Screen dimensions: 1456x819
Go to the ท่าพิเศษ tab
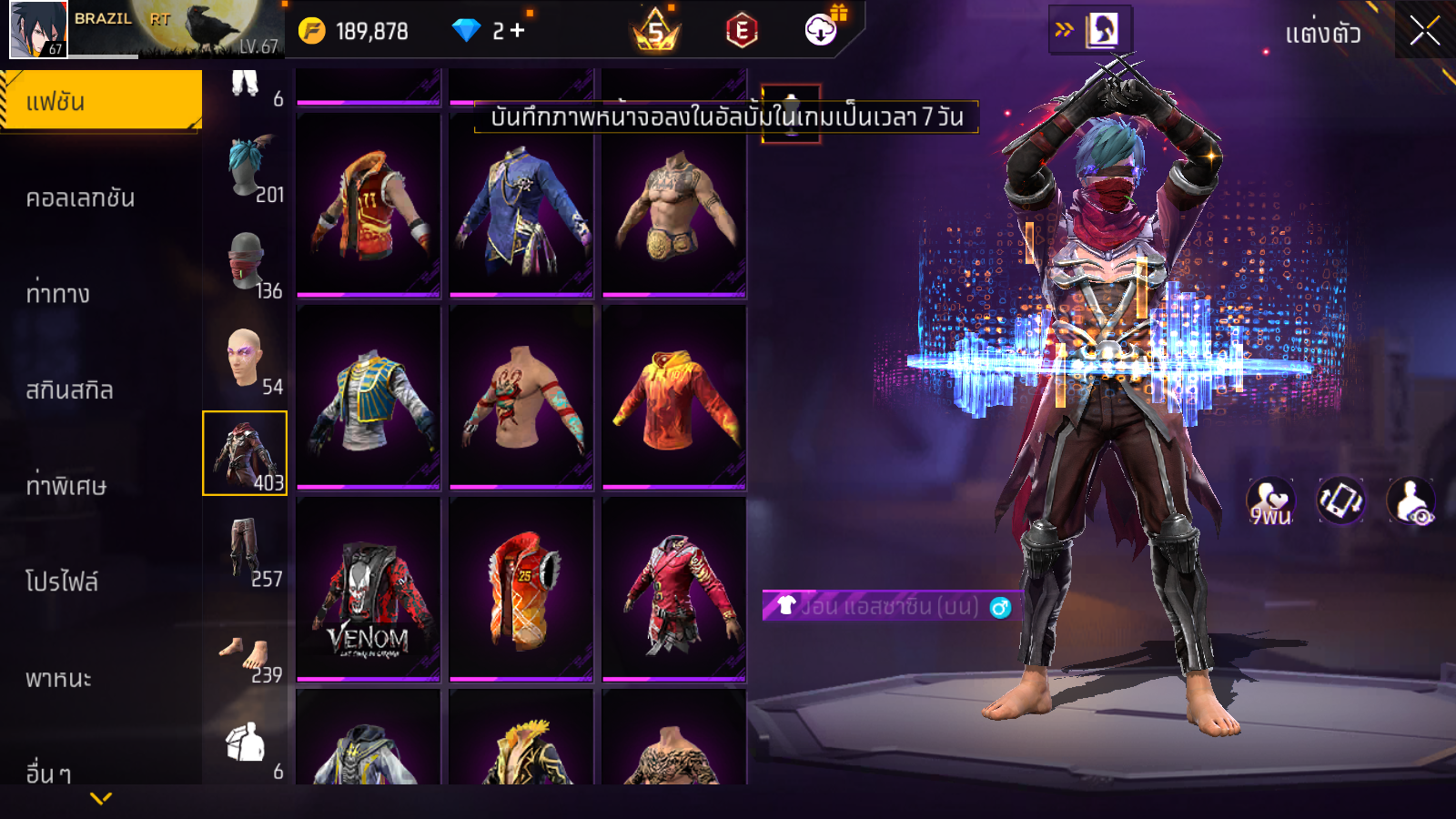point(66,486)
